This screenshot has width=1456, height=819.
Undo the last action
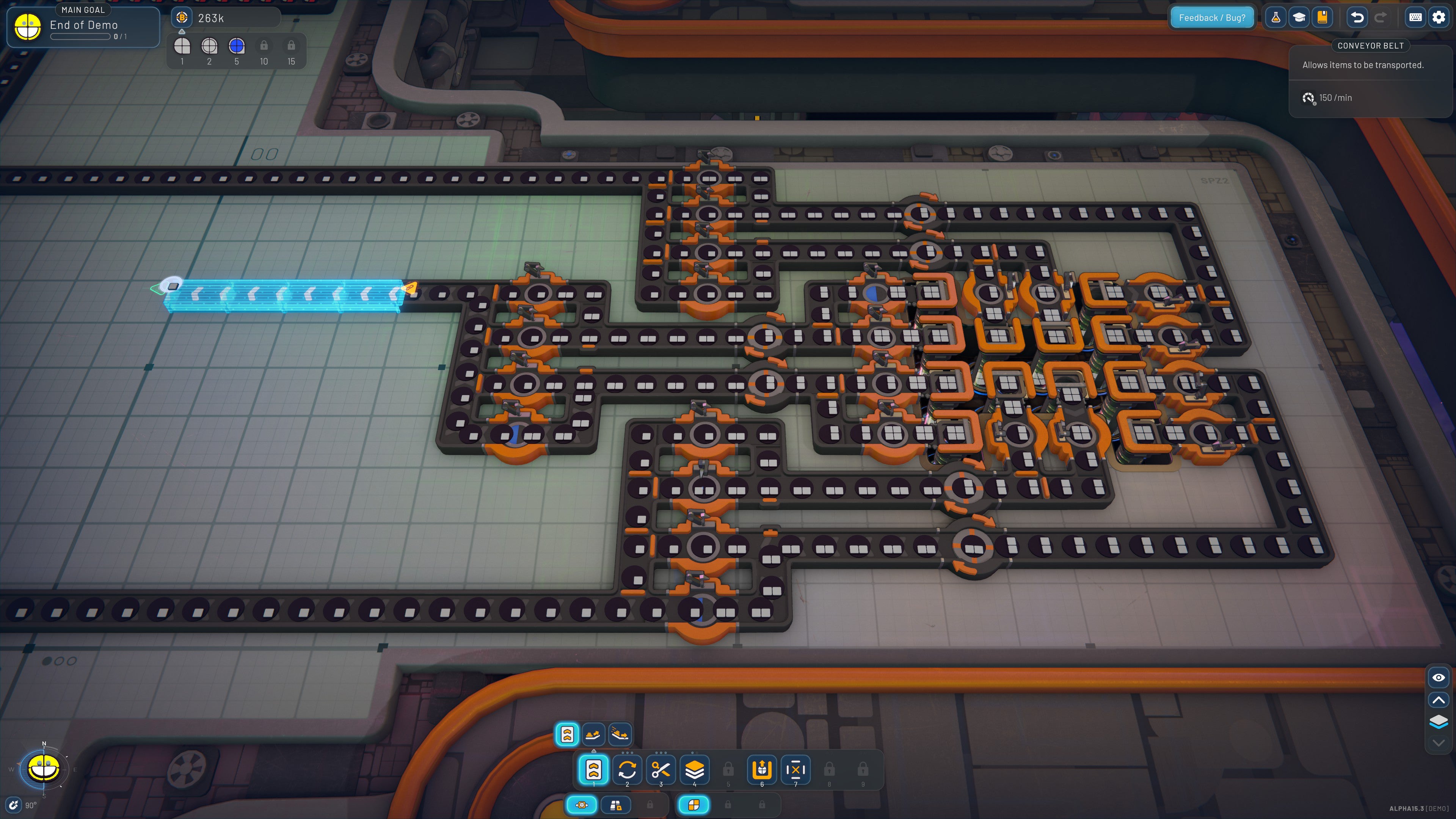coord(1357,17)
